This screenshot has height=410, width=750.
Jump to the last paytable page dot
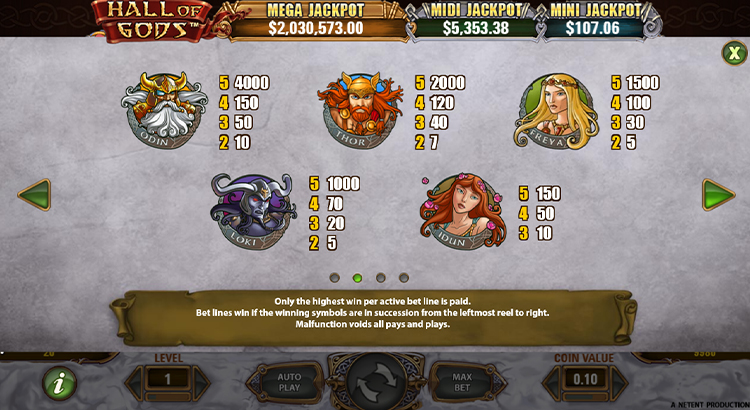pos(404,277)
